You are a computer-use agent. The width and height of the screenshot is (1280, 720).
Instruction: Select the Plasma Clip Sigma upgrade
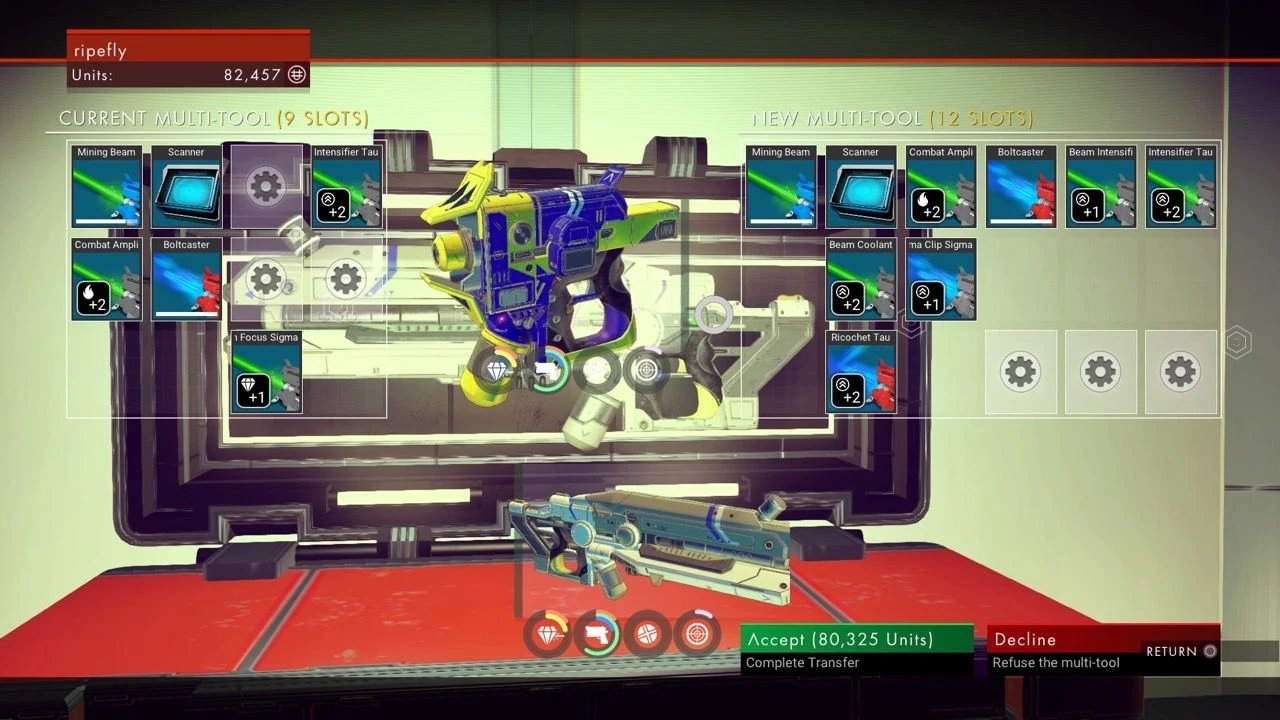pyautogui.click(x=941, y=279)
